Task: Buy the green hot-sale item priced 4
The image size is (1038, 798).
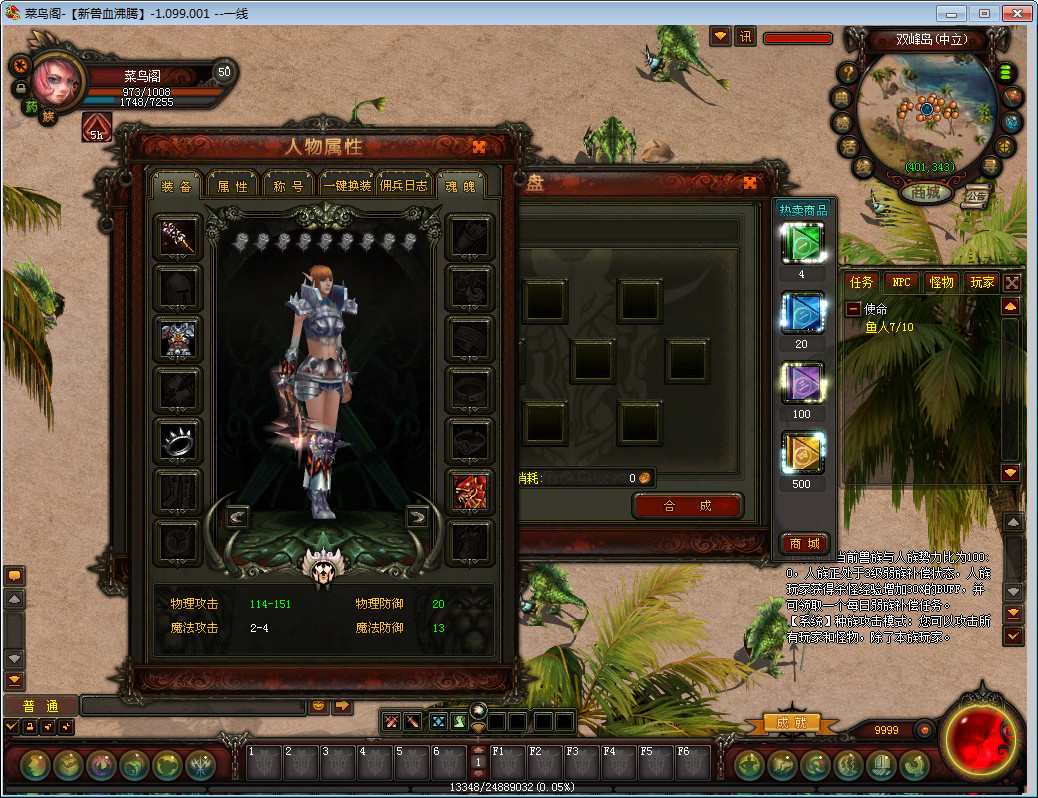Action: click(x=802, y=244)
